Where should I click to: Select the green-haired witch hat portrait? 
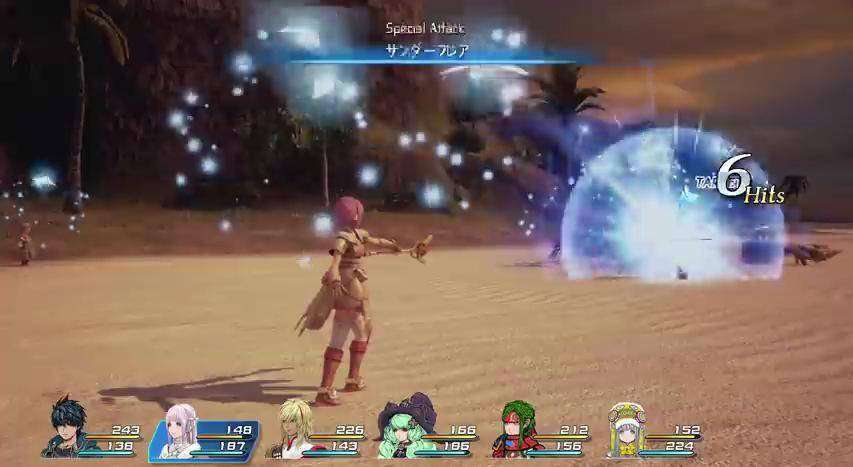(404, 428)
